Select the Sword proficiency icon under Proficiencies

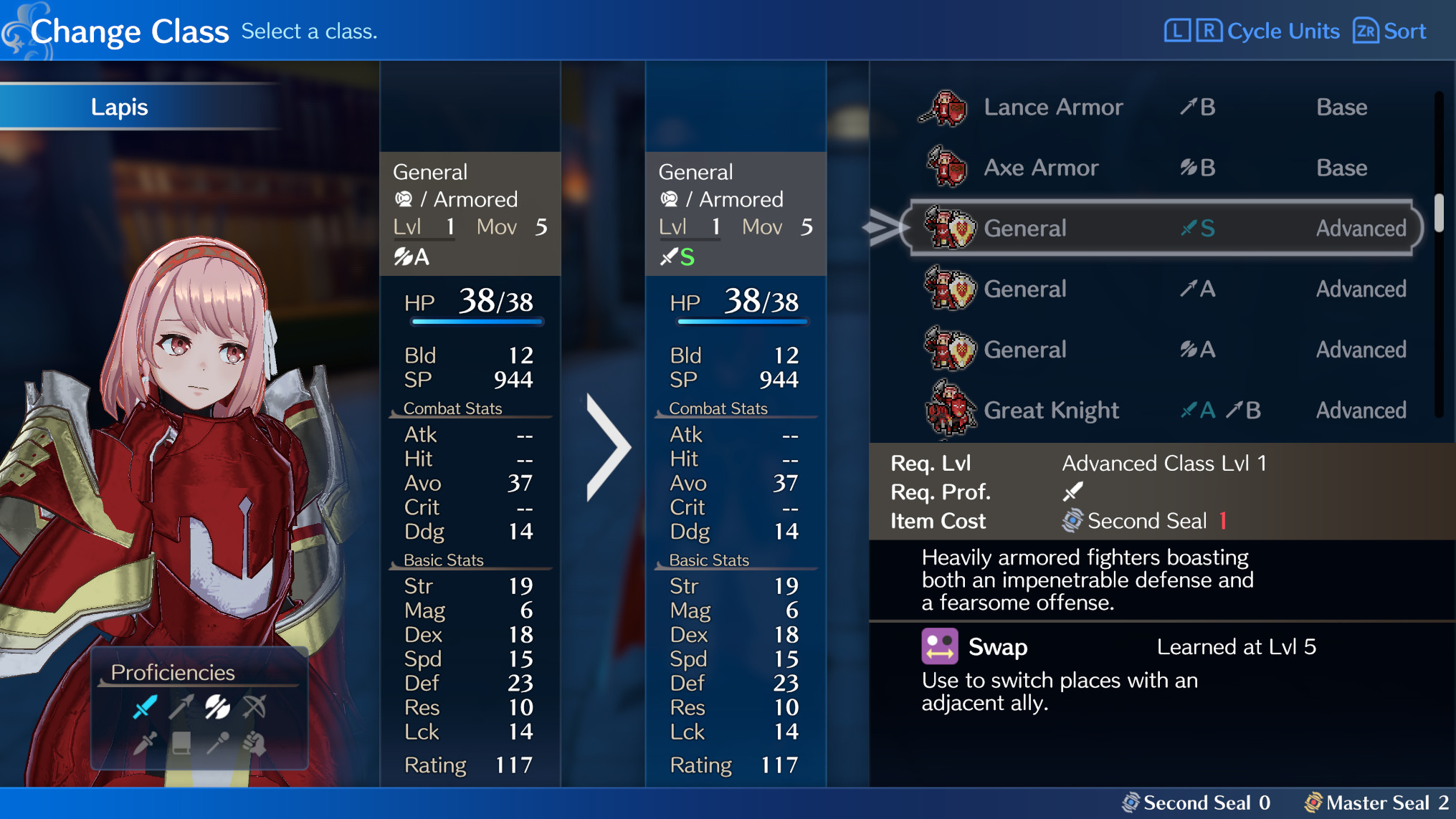tap(146, 708)
